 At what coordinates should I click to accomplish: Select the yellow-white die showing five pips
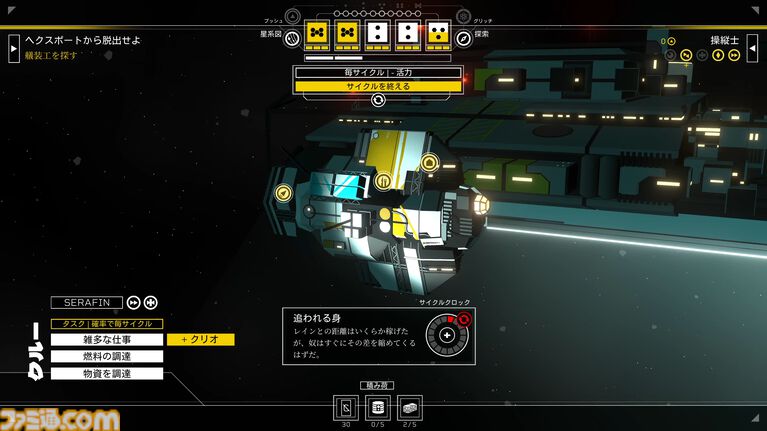tap(438, 34)
